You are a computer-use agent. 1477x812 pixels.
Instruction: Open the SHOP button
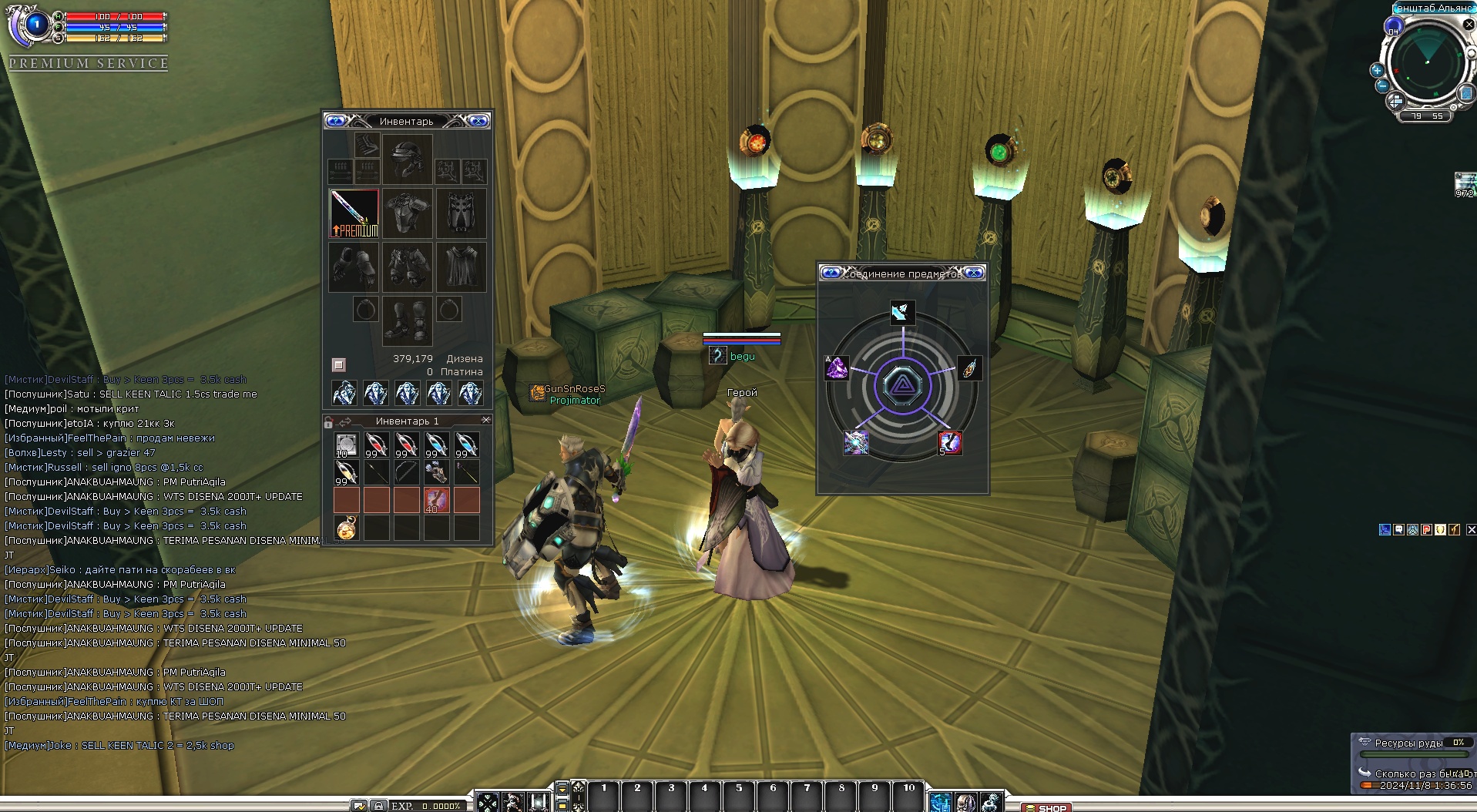click(1046, 807)
